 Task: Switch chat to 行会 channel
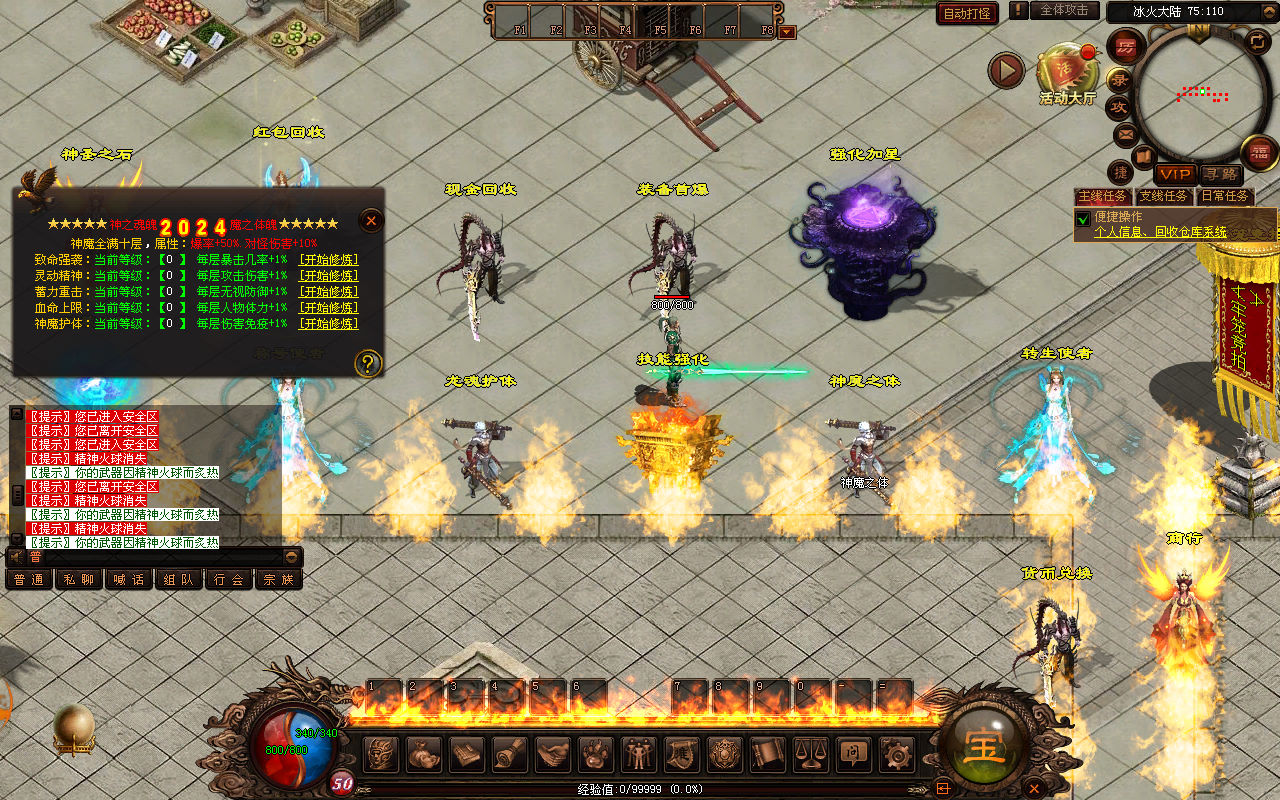coord(228,579)
